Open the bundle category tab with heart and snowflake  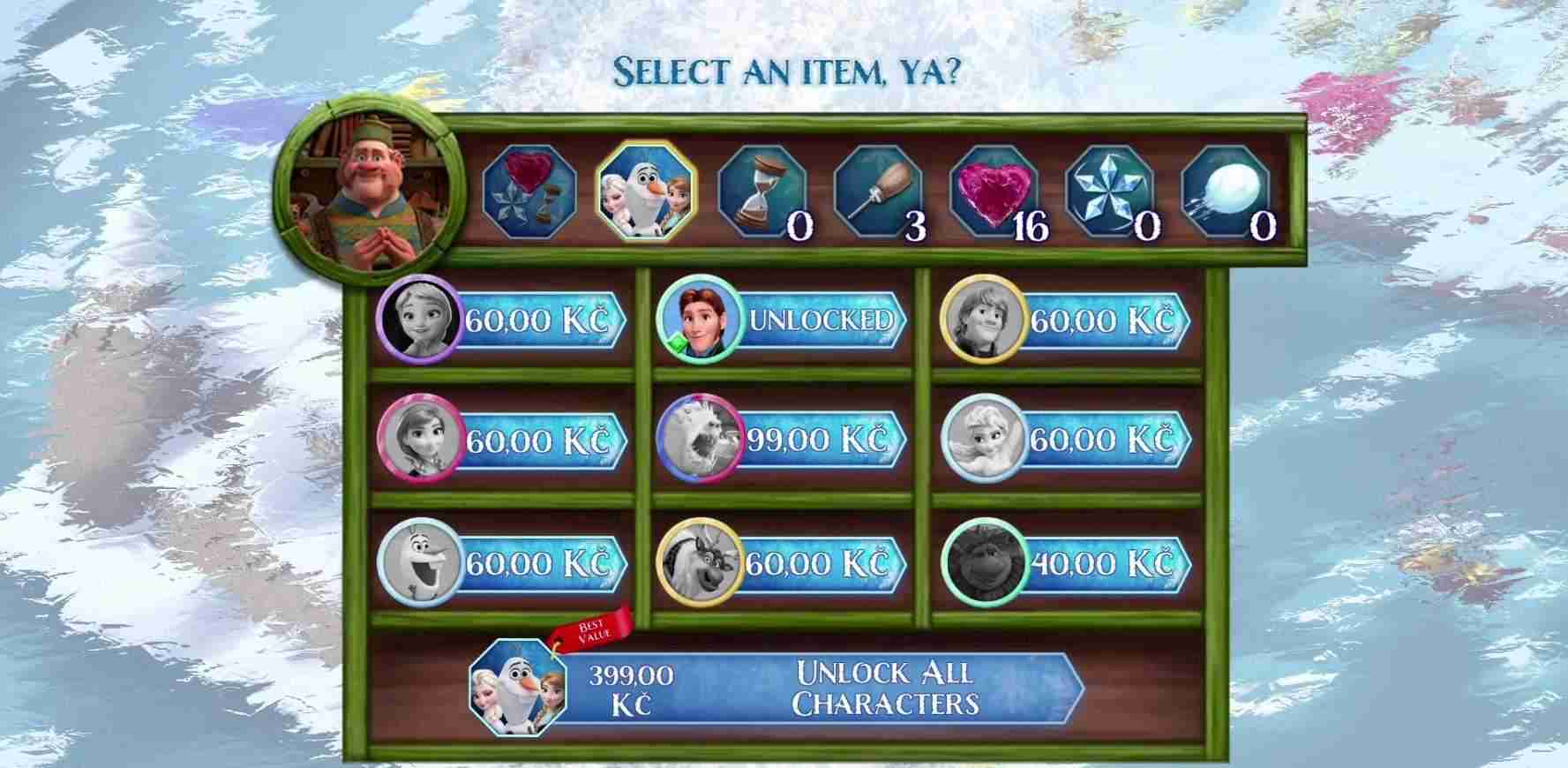coord(529,192)
